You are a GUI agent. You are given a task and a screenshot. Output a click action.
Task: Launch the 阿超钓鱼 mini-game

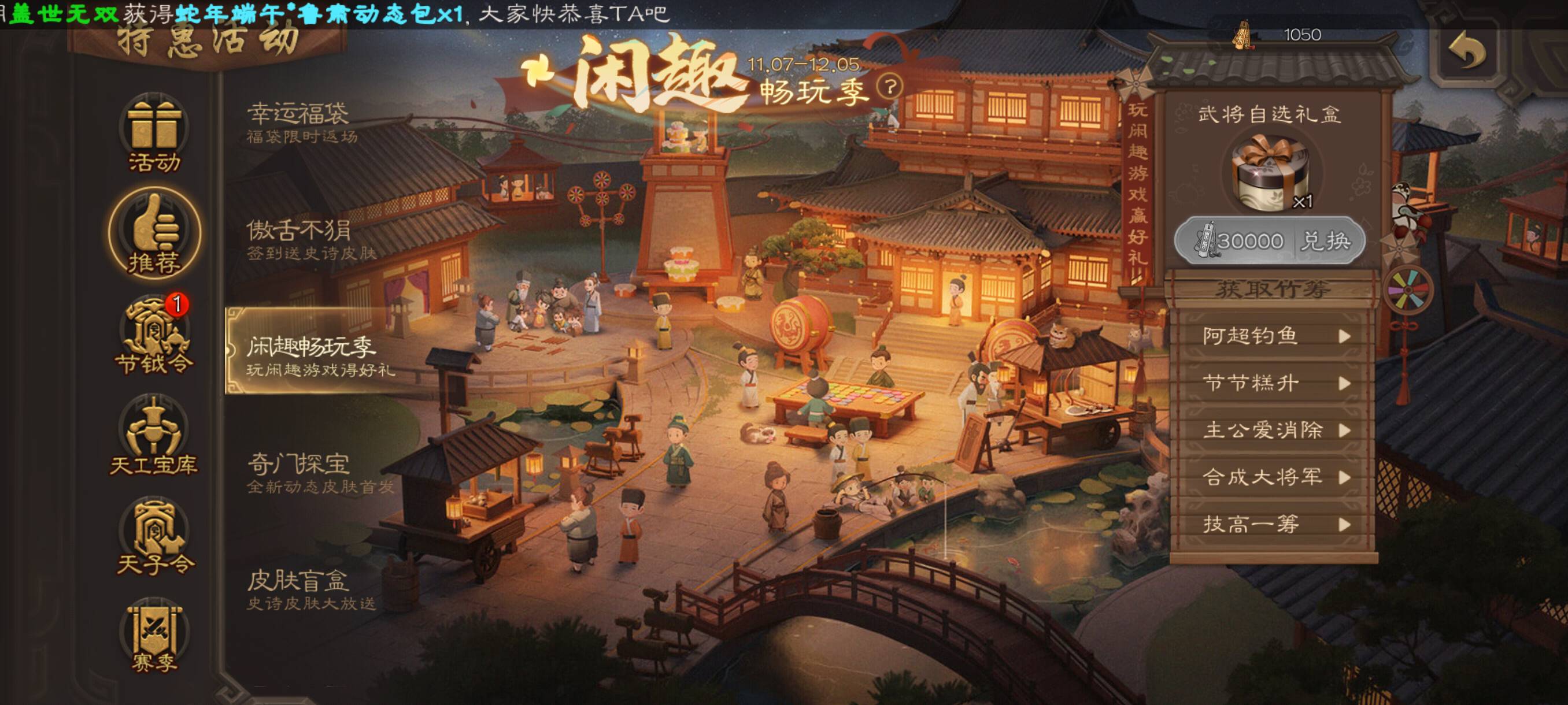tap(1272, 336)
